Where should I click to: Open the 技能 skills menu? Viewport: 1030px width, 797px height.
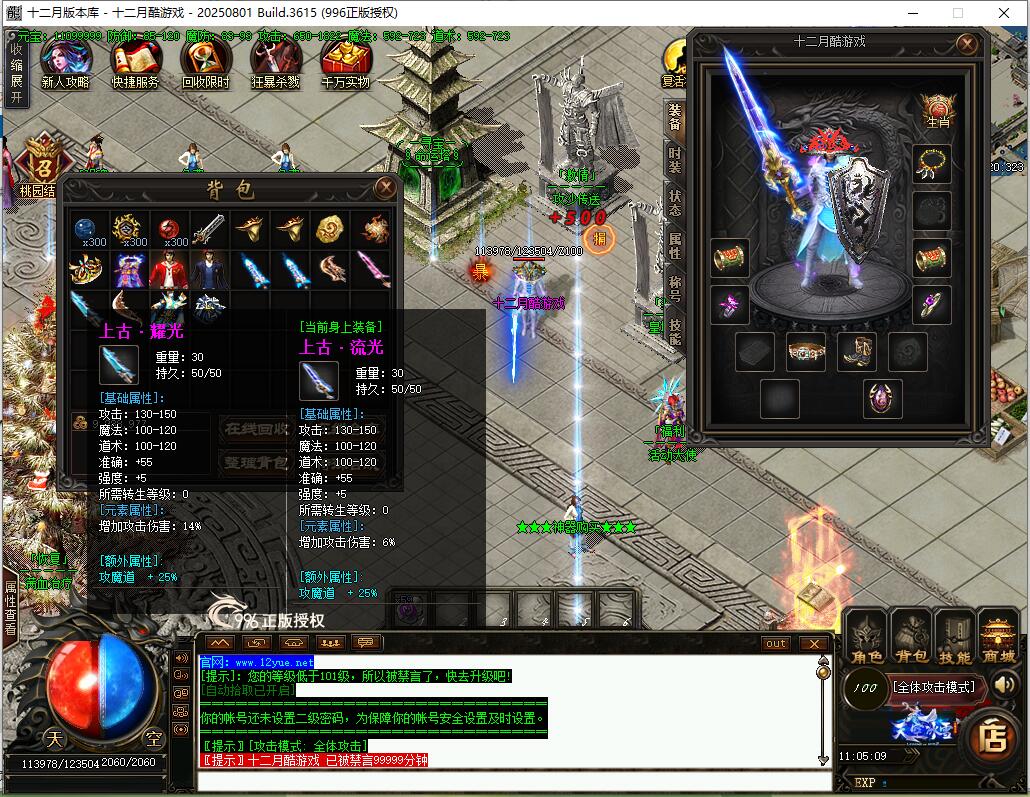tap(954, 639)
